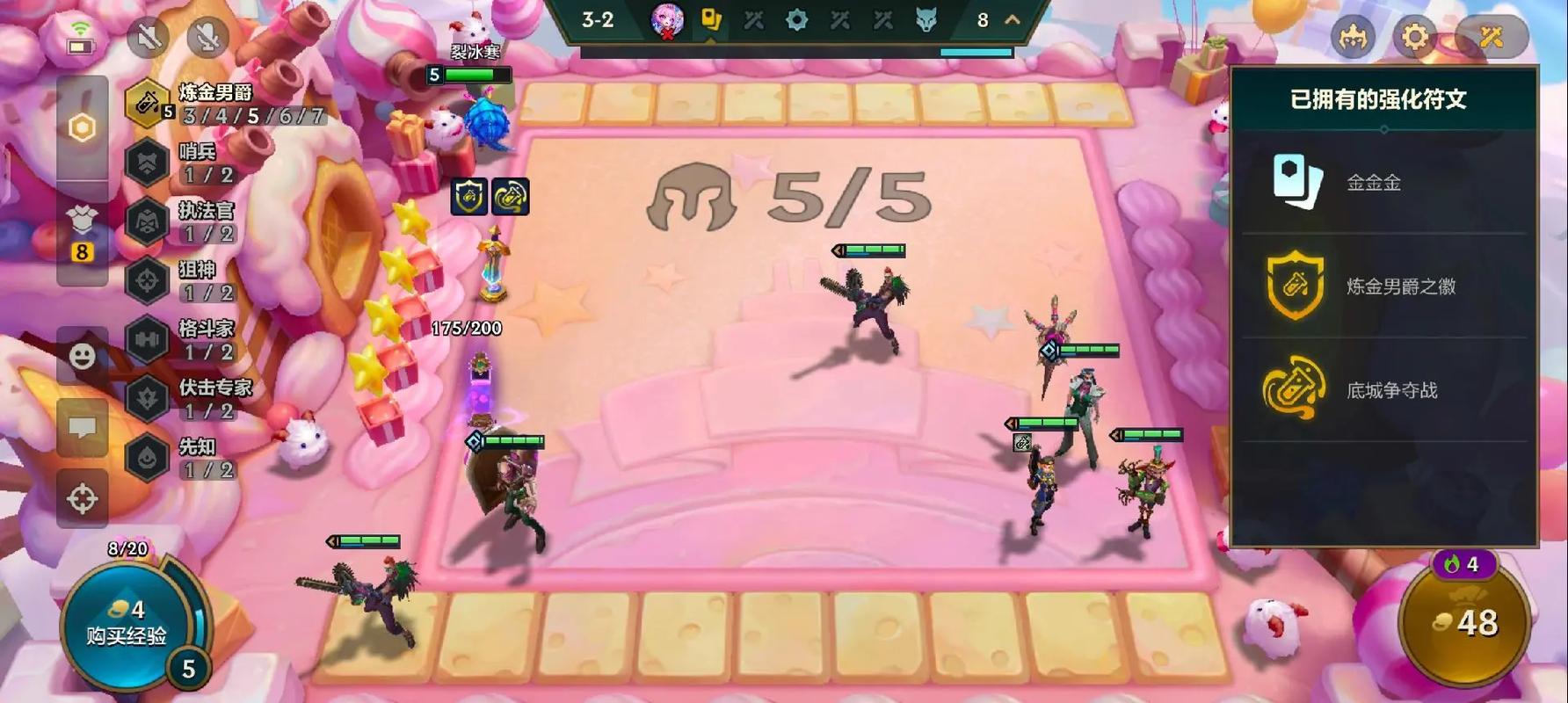
Task: Expand the stage tracker arrow
Action: click(x=1013, y=19)
